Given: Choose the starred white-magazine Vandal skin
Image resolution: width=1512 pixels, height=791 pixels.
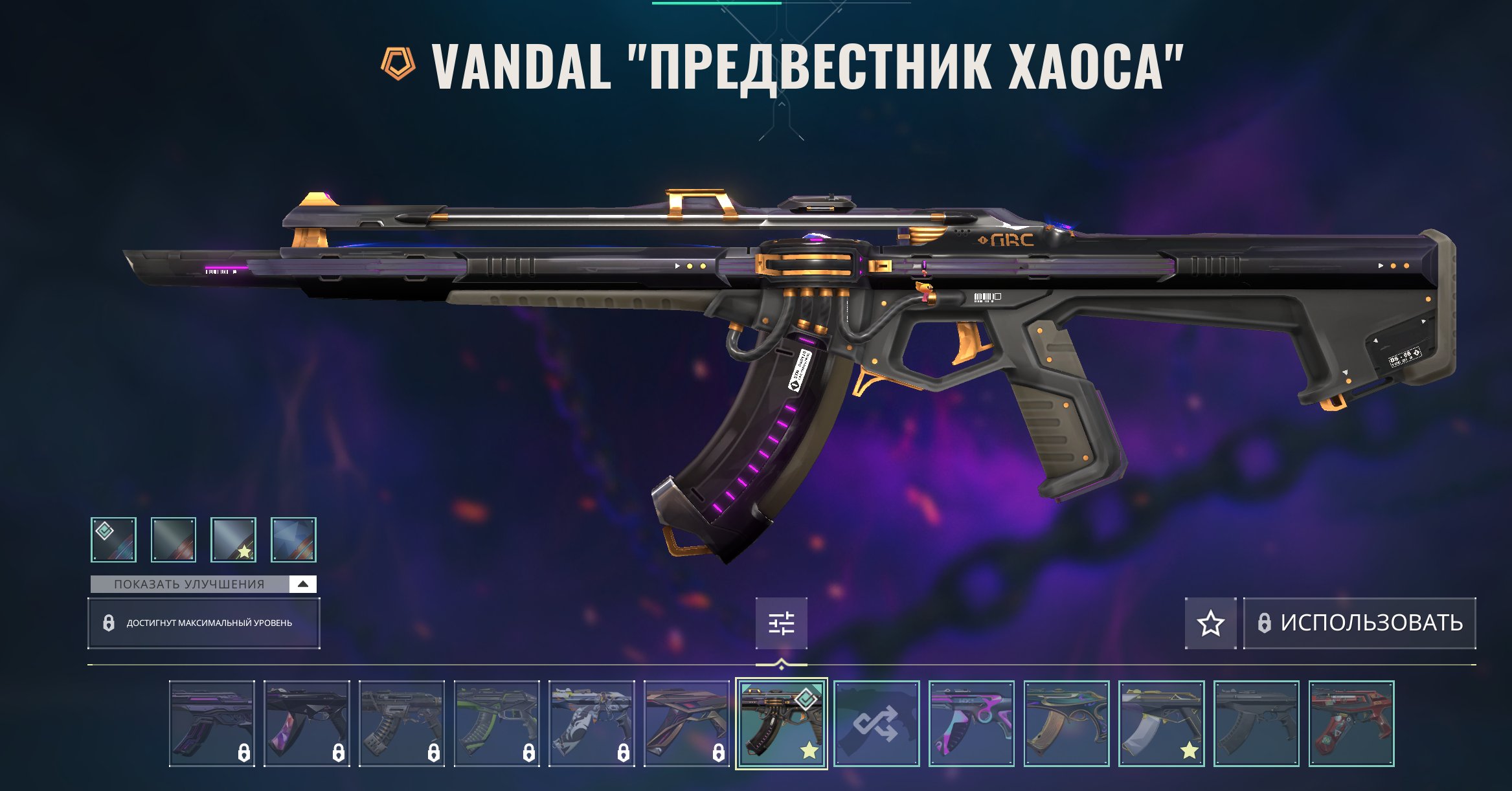Looking at the screenshot, I should 1161,723.
